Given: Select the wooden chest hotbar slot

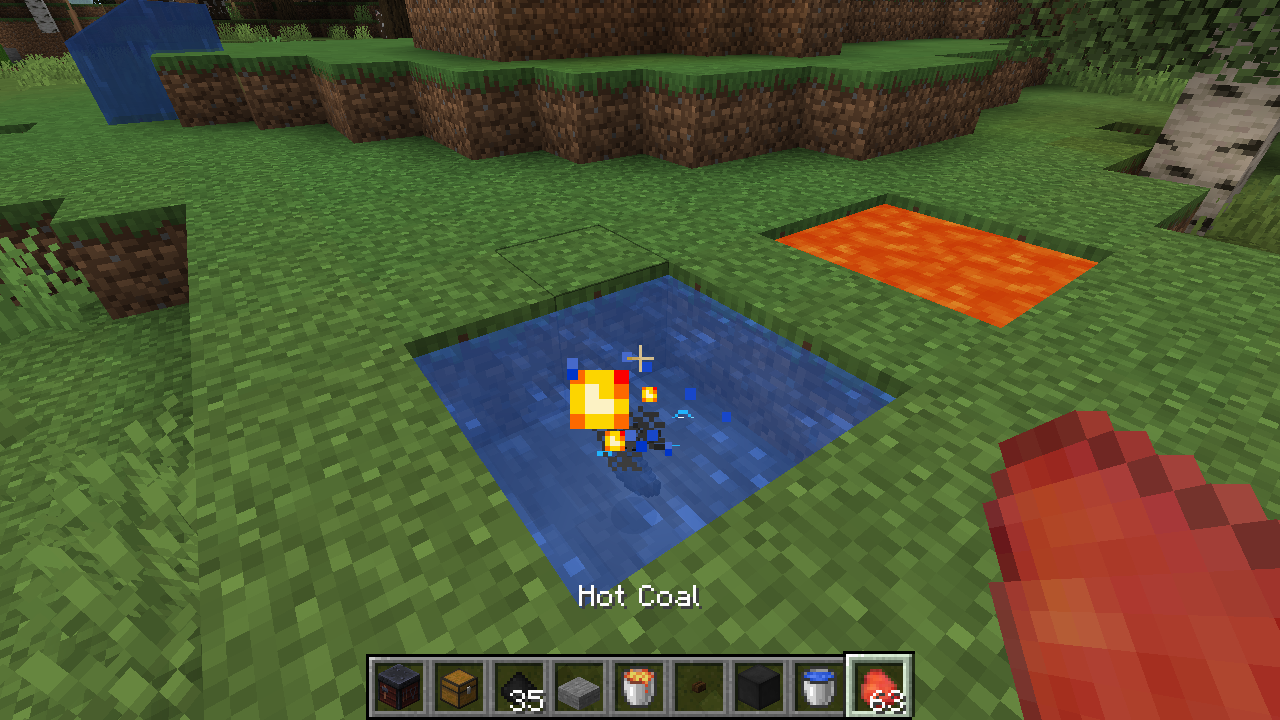Looking at the screenshot, I should point(460,687).
